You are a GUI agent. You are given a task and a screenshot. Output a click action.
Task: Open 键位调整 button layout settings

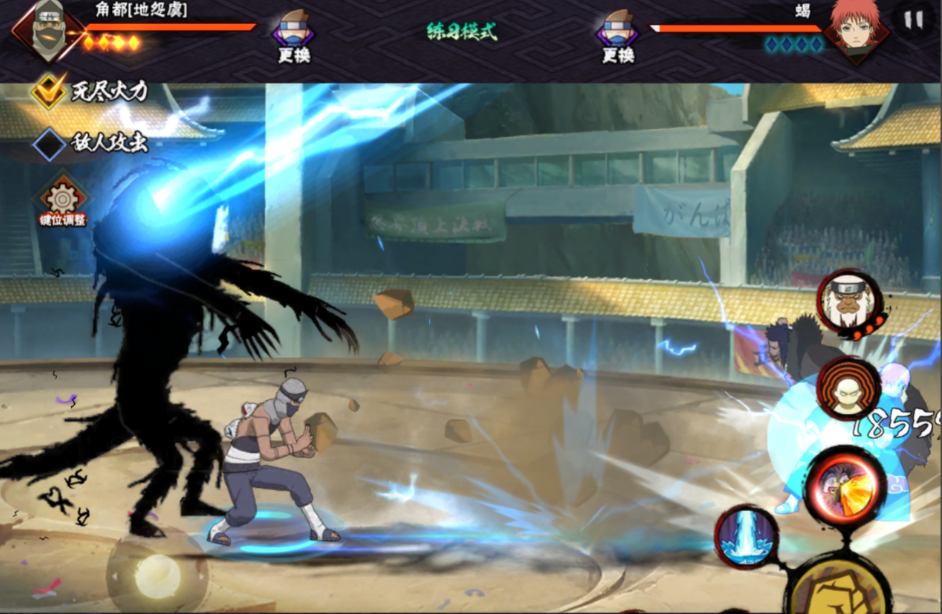[x=62, y=200]
